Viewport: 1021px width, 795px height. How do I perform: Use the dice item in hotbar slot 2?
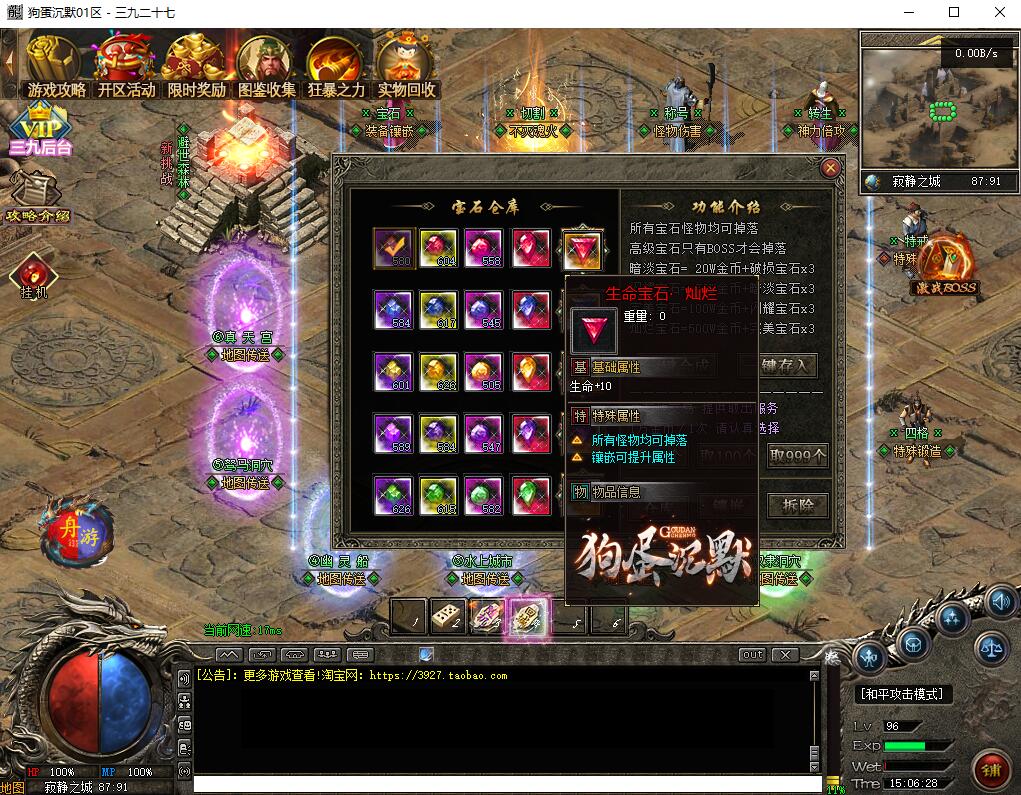447,618
